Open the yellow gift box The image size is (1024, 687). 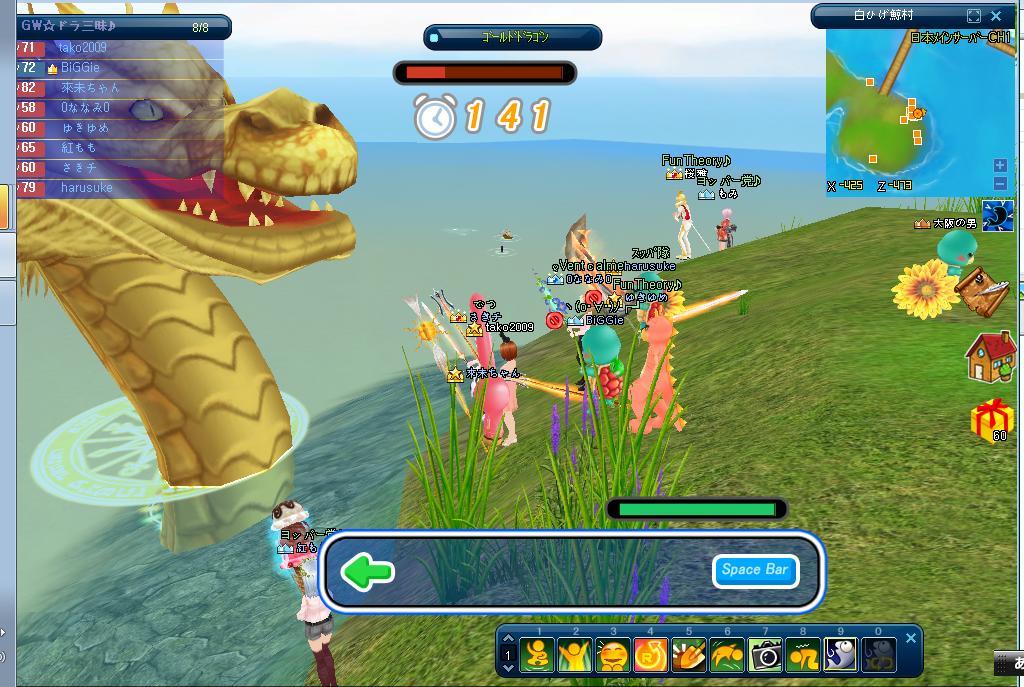coord(992,418)
